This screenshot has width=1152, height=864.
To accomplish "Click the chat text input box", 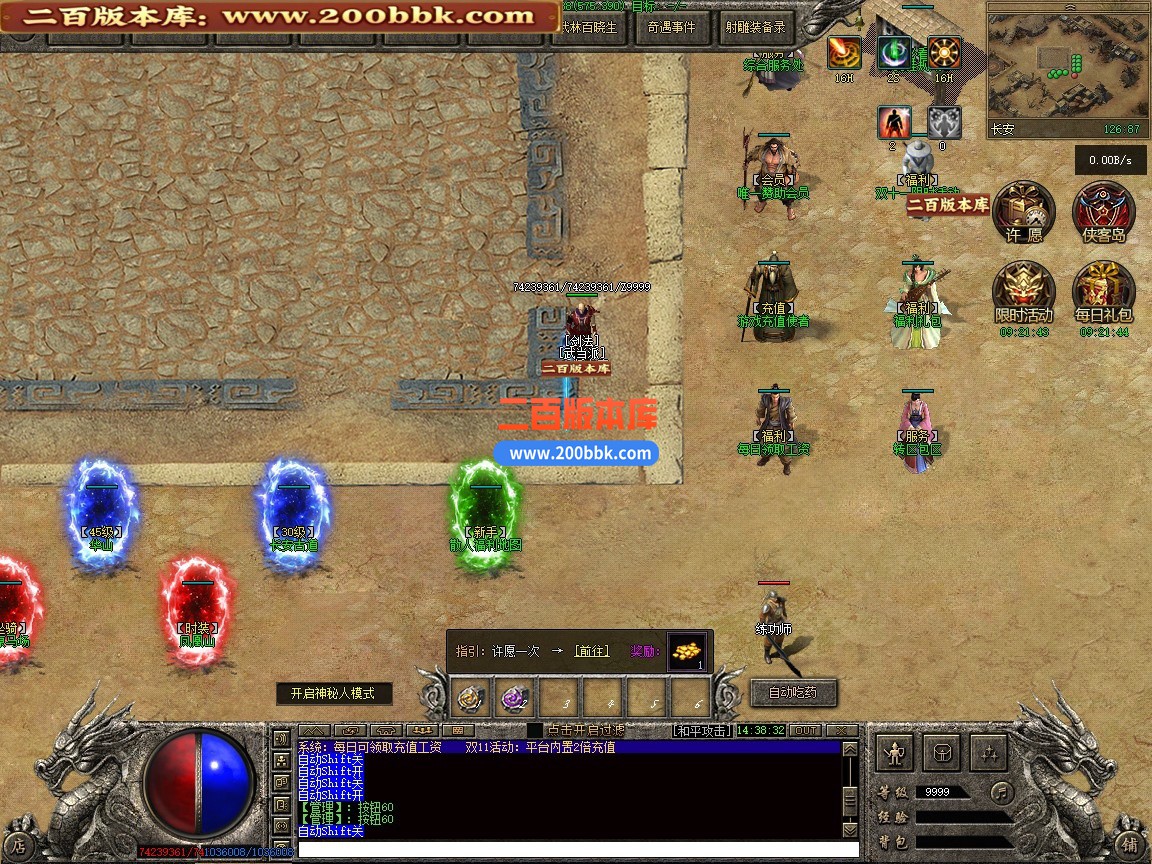I will (570, 849).
